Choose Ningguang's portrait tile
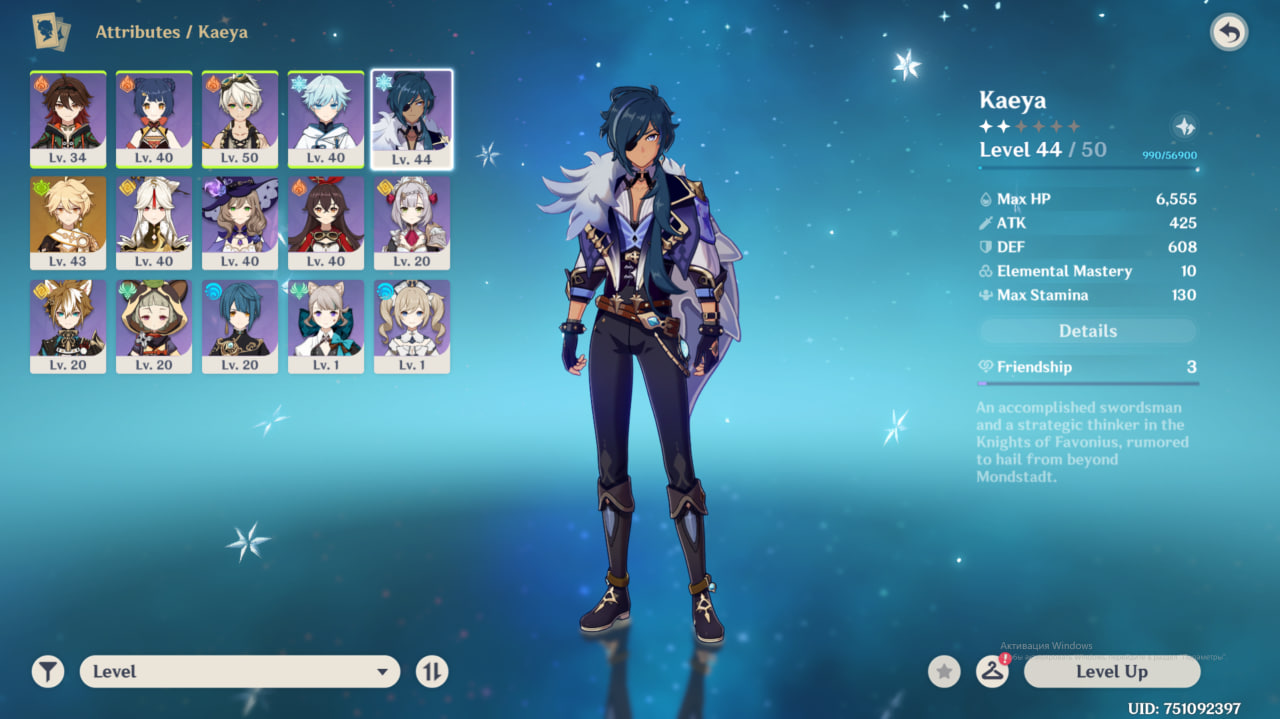The height and width of the screenshot is (719, 1280). click(x=154, y=223)
